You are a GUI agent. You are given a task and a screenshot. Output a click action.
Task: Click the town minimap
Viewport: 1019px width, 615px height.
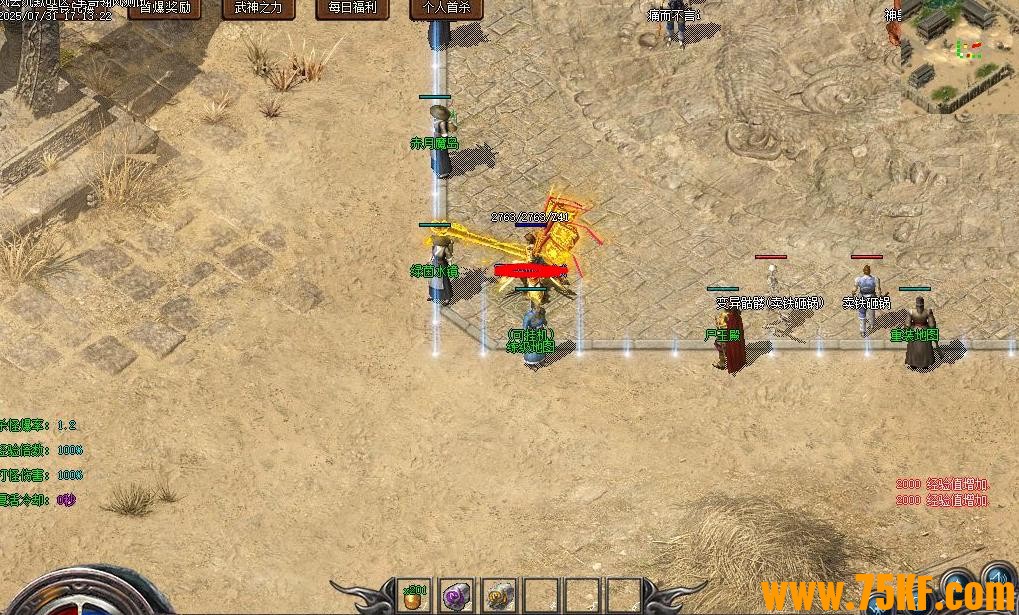(955, 50)
